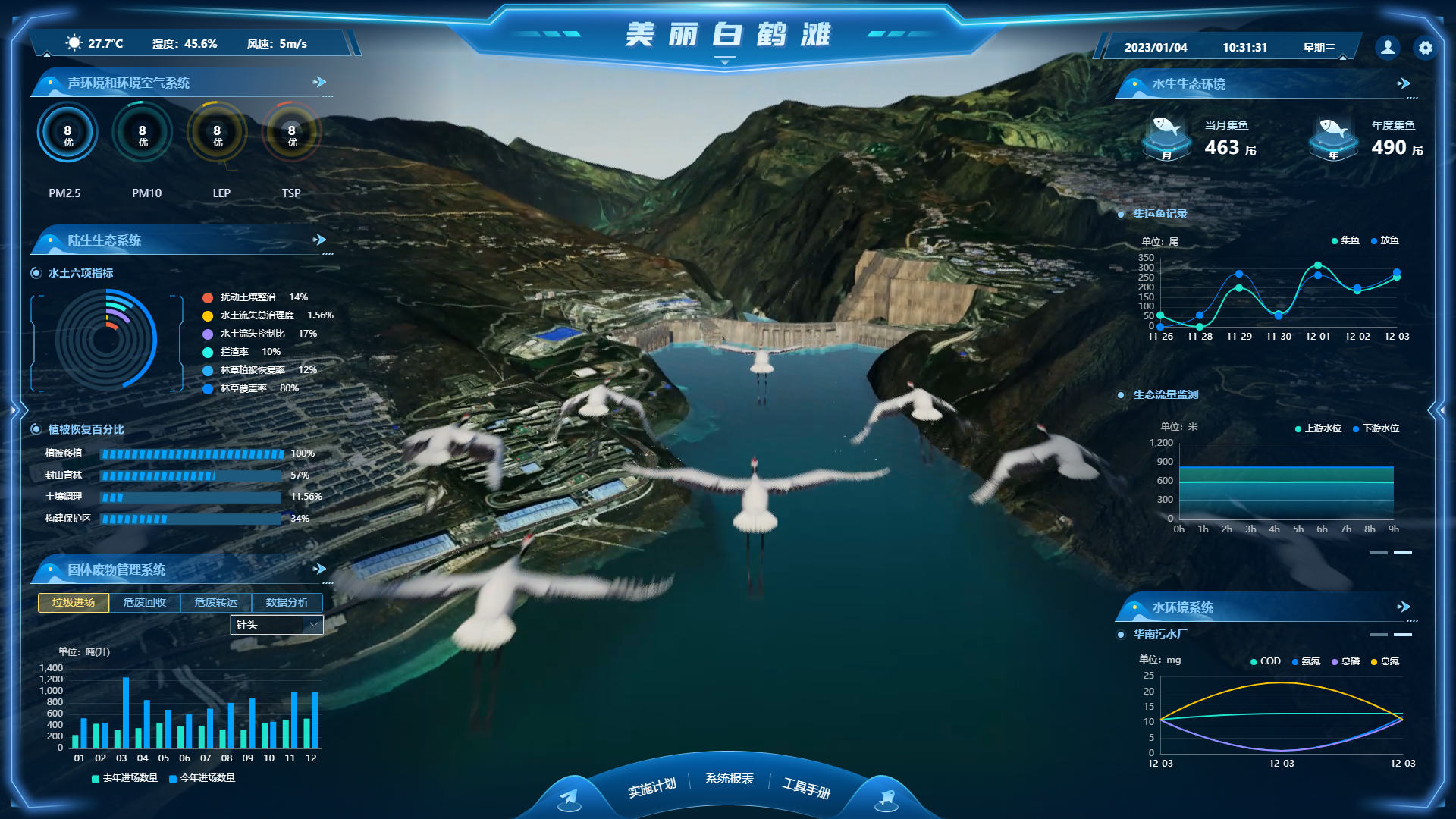
Task: Open the gear settings icon
Action: tap(1426, 48)
